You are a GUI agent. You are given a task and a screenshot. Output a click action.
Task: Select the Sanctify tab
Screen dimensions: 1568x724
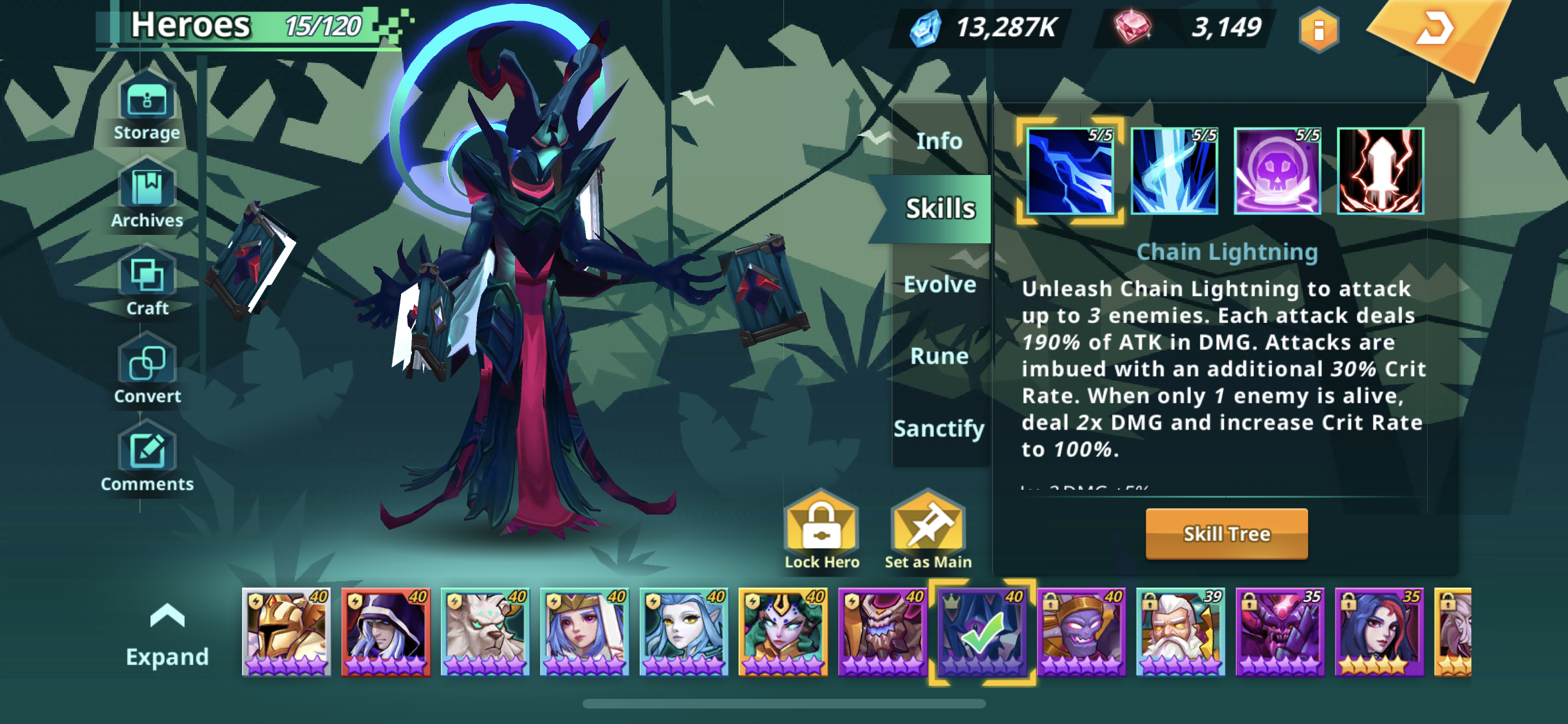(939, 428)
